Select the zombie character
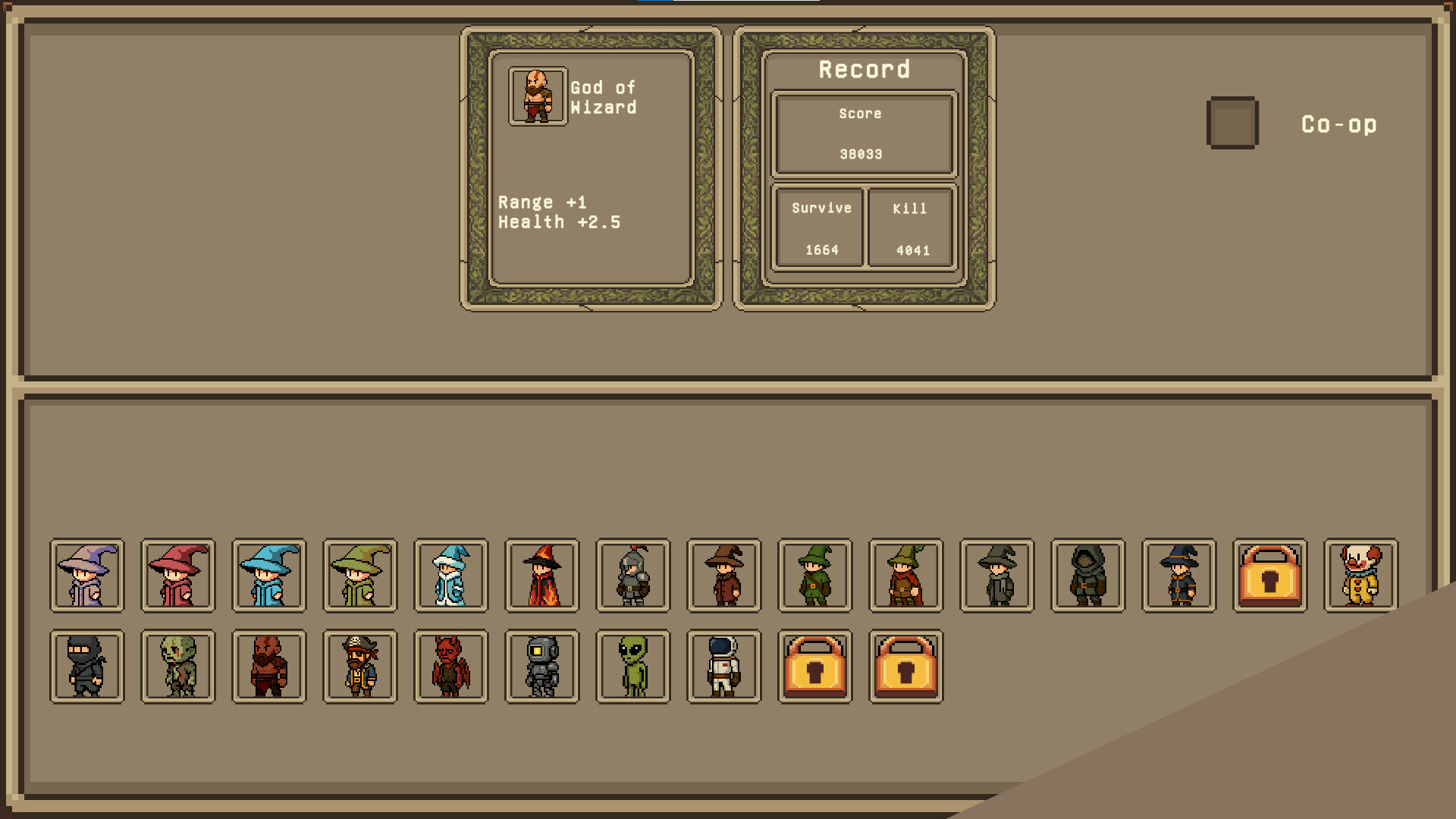 coord(177,667)
